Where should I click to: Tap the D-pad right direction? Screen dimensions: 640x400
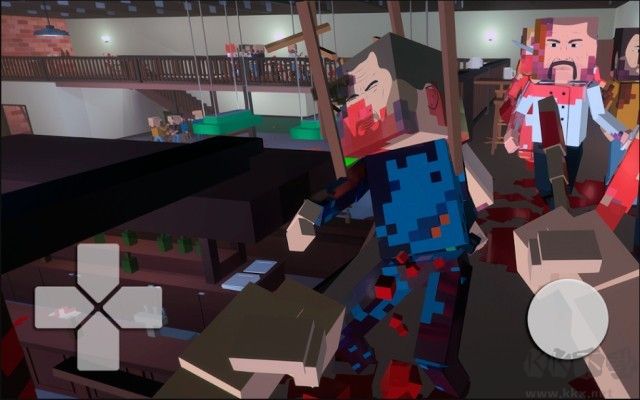[x=139, y=307]
